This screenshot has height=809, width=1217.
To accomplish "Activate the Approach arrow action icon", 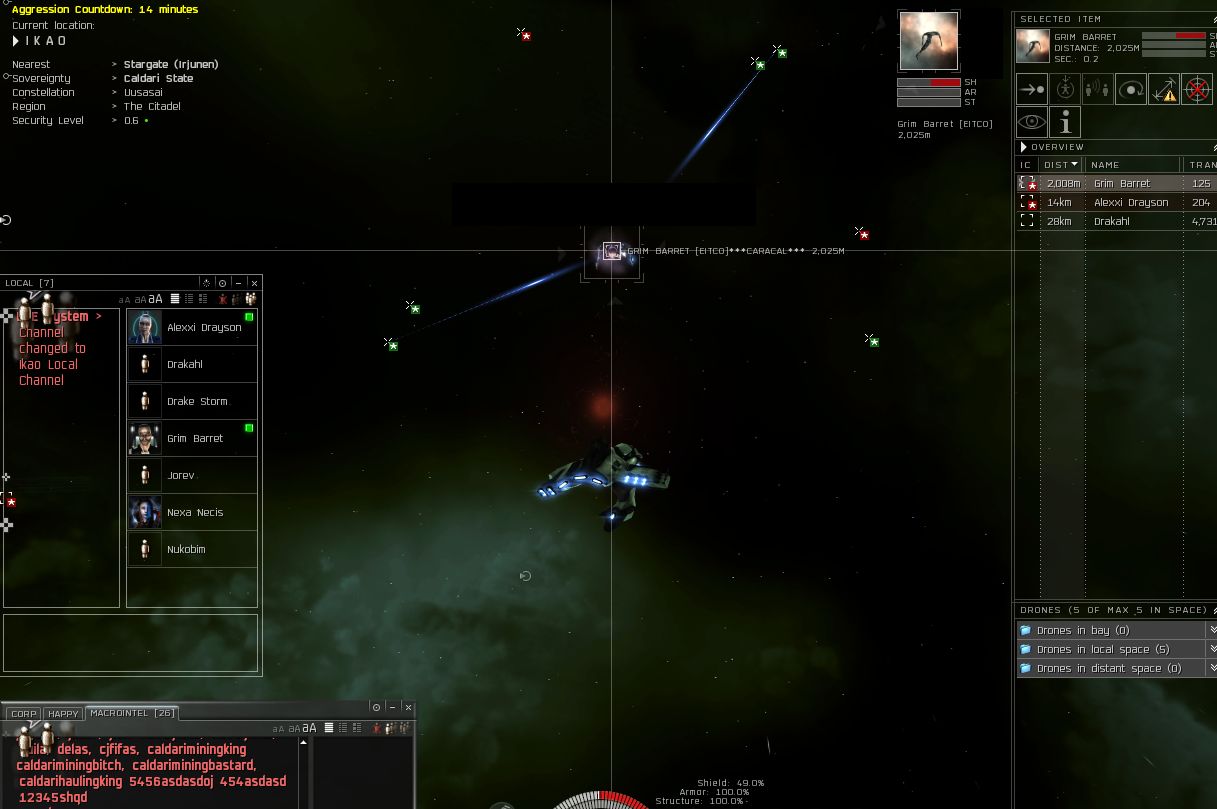I will pyautogui.click(x=1032, y=90).
